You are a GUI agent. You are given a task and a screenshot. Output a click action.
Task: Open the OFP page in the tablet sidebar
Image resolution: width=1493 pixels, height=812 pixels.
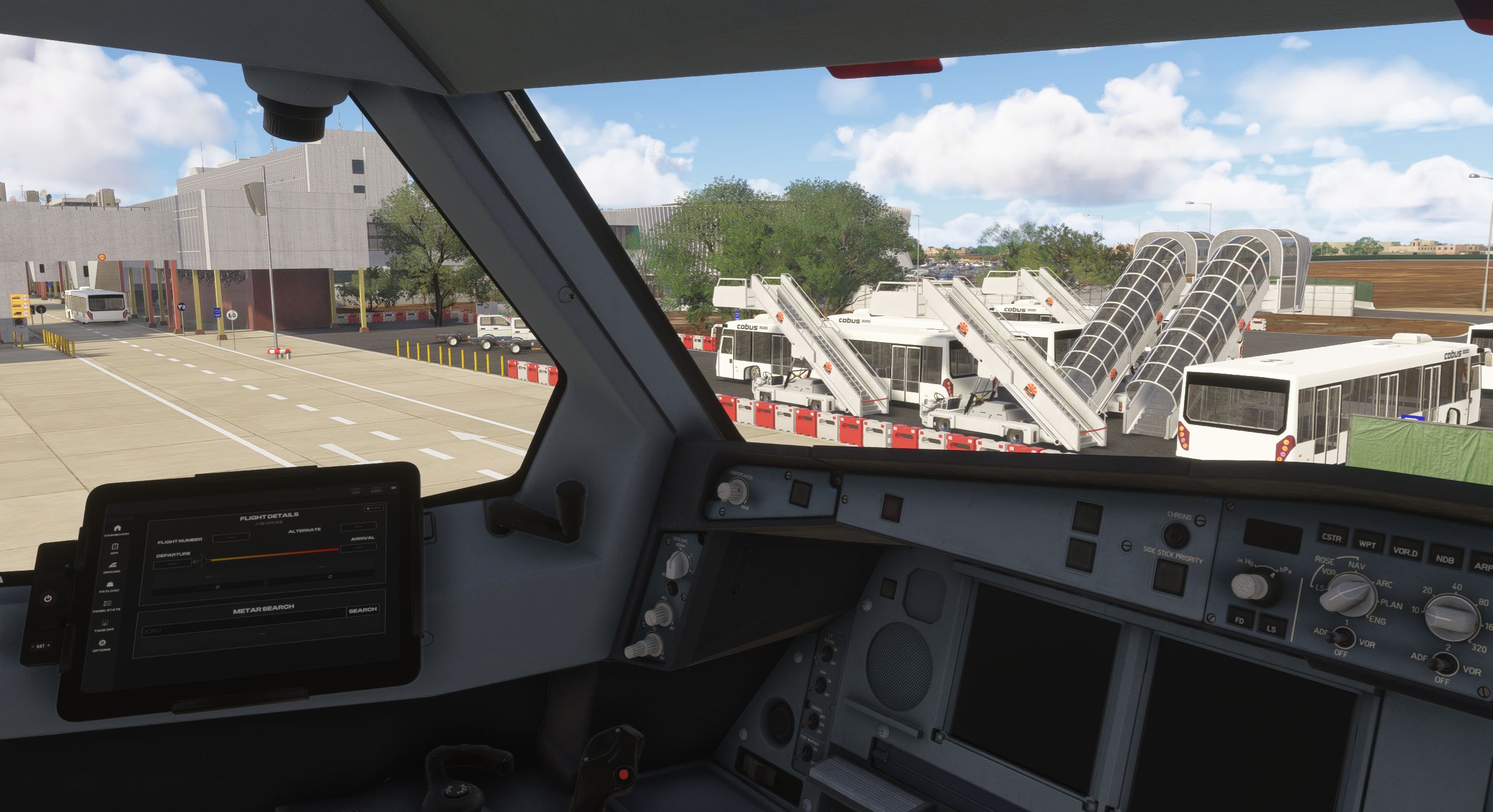pos(115,548)
